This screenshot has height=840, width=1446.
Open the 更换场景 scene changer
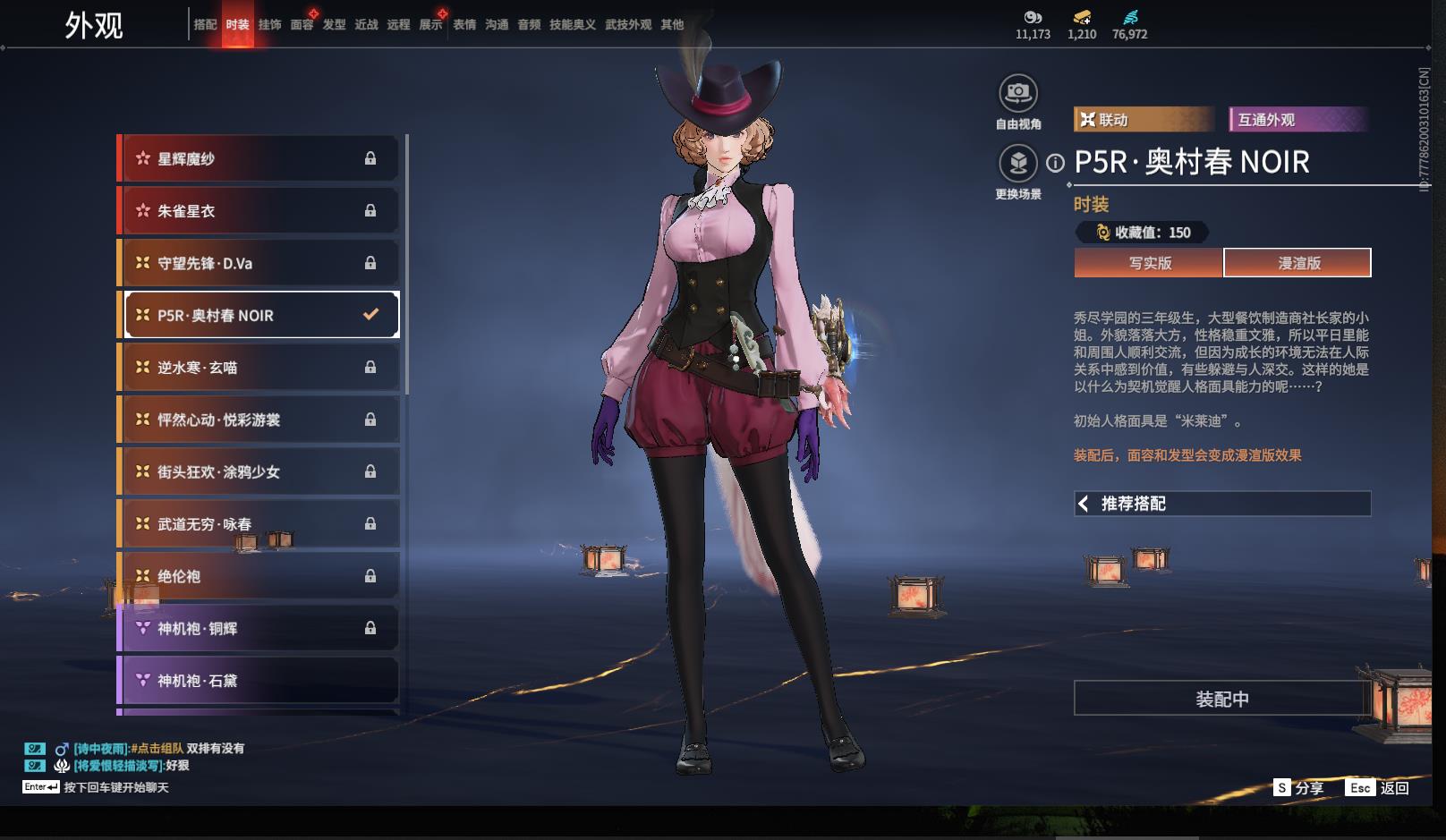point(1017,163)
